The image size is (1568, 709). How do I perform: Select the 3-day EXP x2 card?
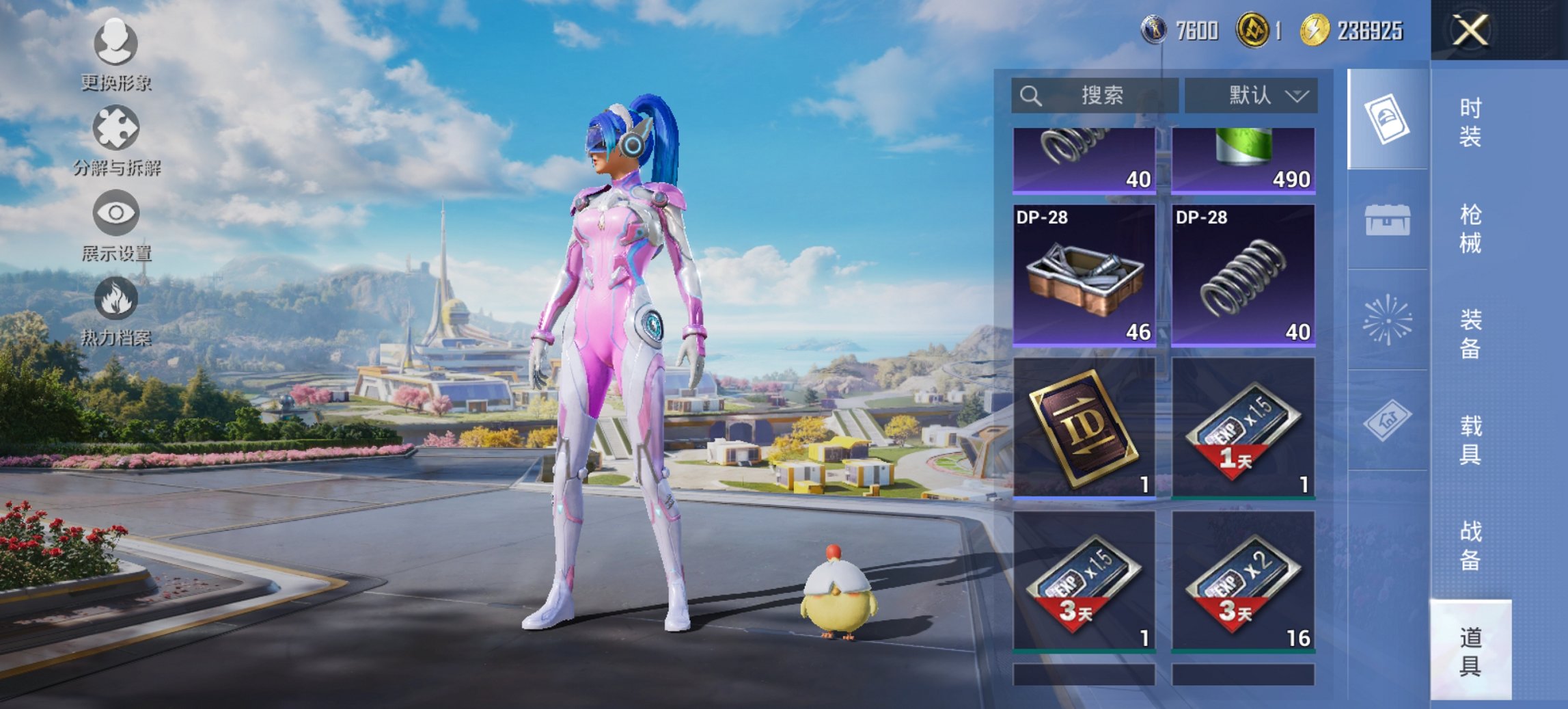[1243, 581]
